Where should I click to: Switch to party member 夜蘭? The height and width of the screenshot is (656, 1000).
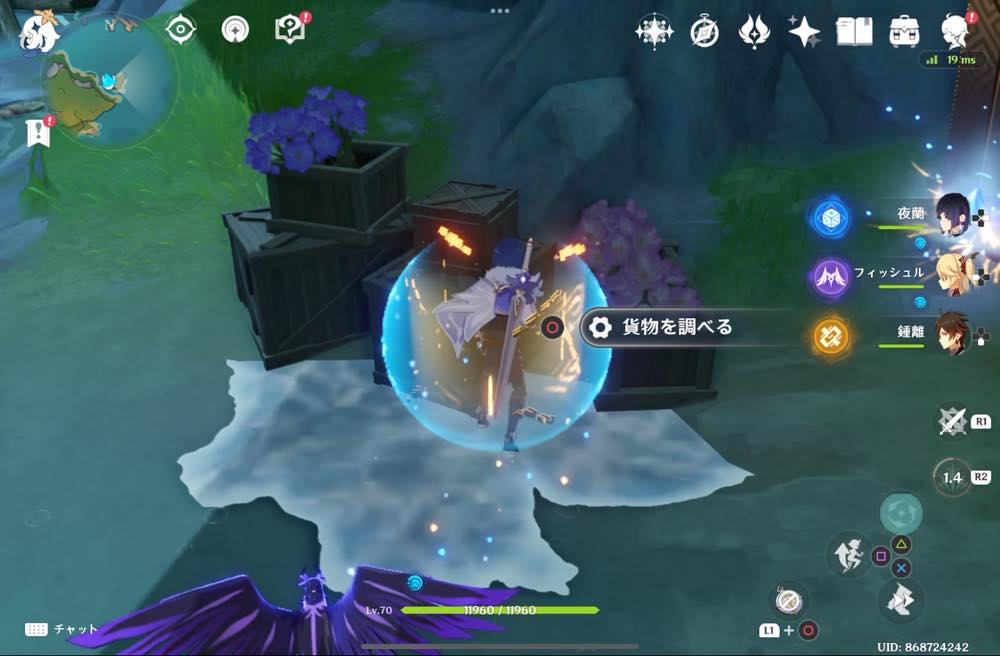click(951, 214)
